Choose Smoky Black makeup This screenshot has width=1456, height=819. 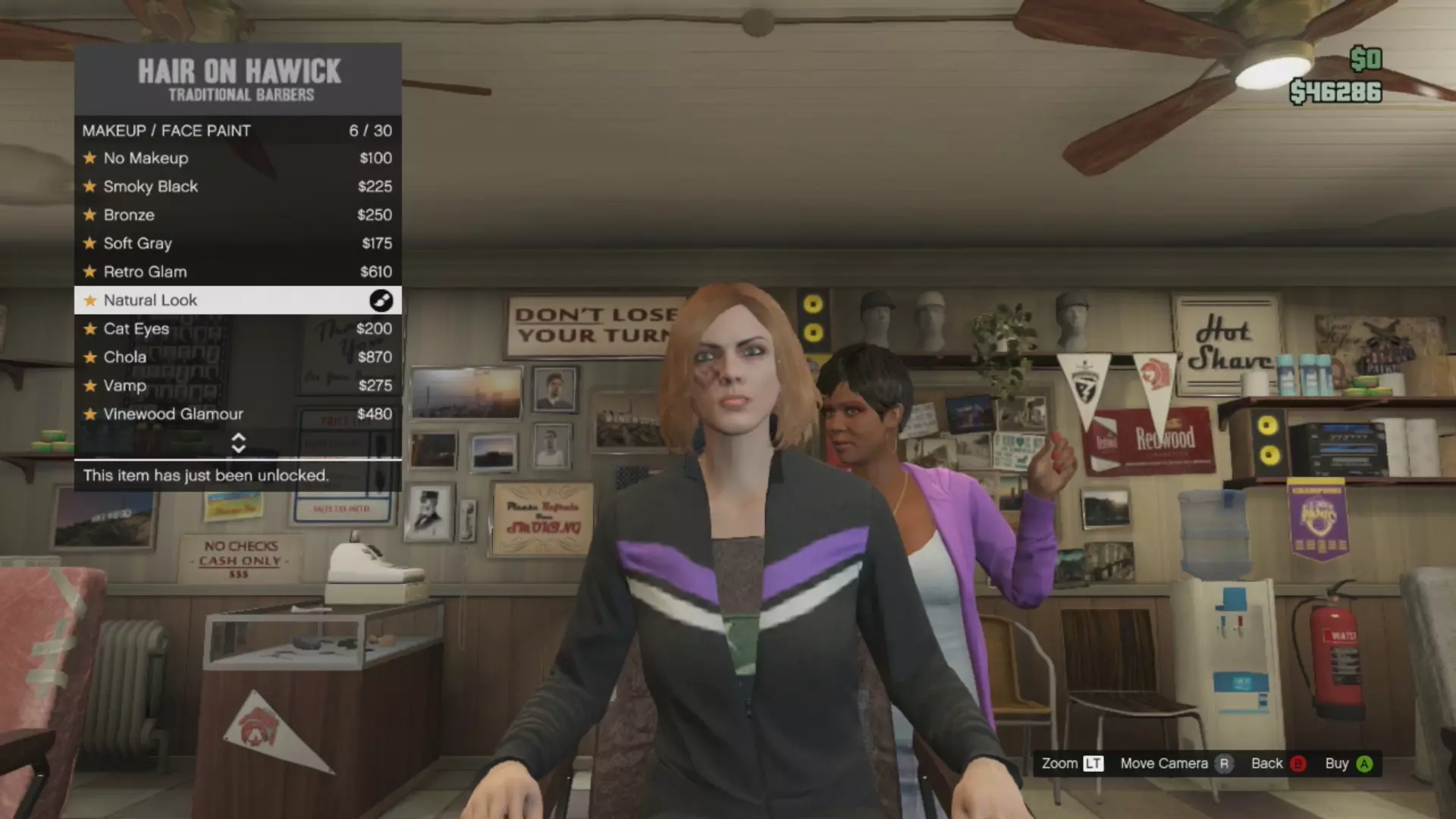(x=237, y=187)
